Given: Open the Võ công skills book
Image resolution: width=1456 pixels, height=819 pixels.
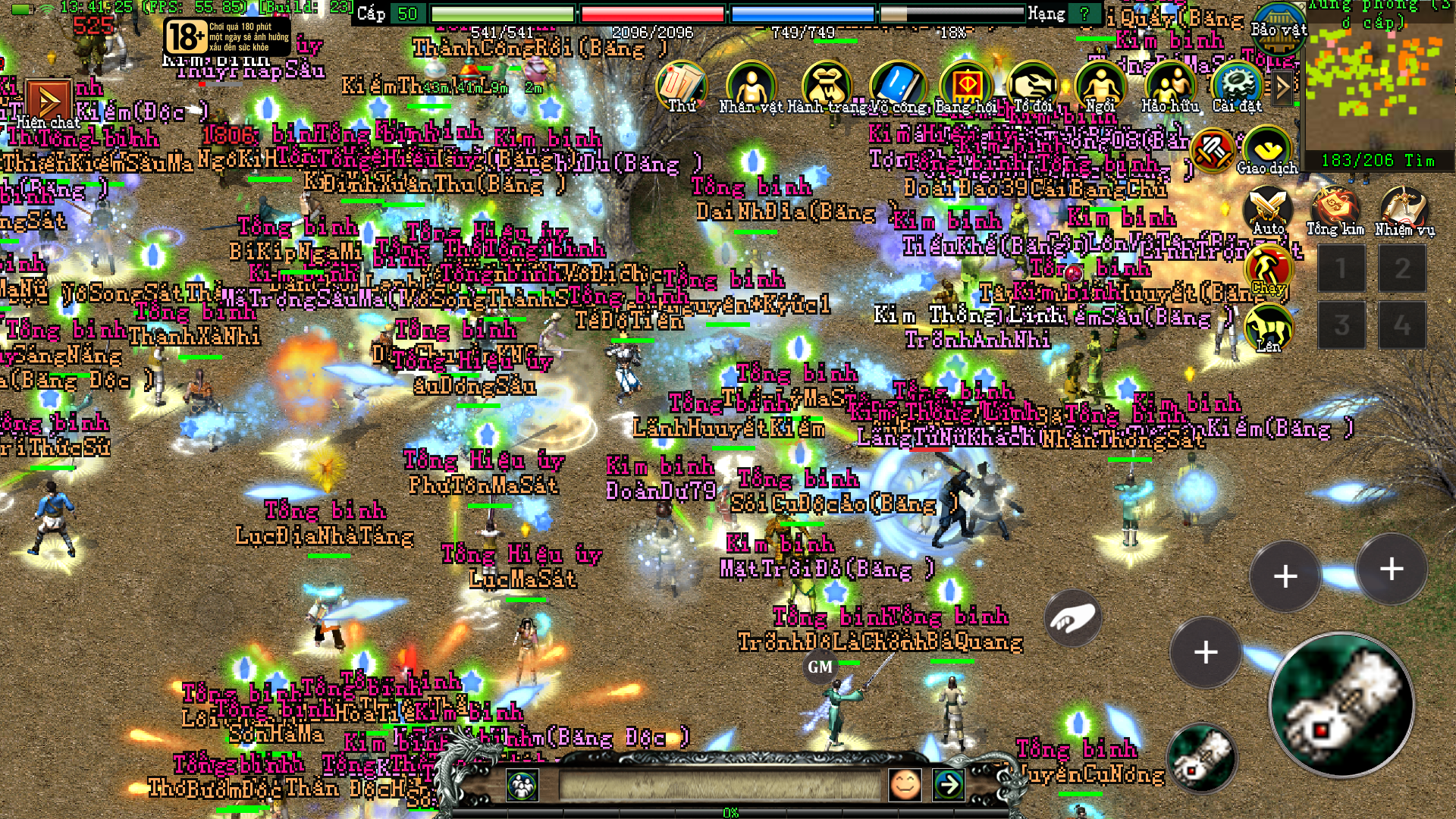Looking at the screenshot, I should [898, 86].
